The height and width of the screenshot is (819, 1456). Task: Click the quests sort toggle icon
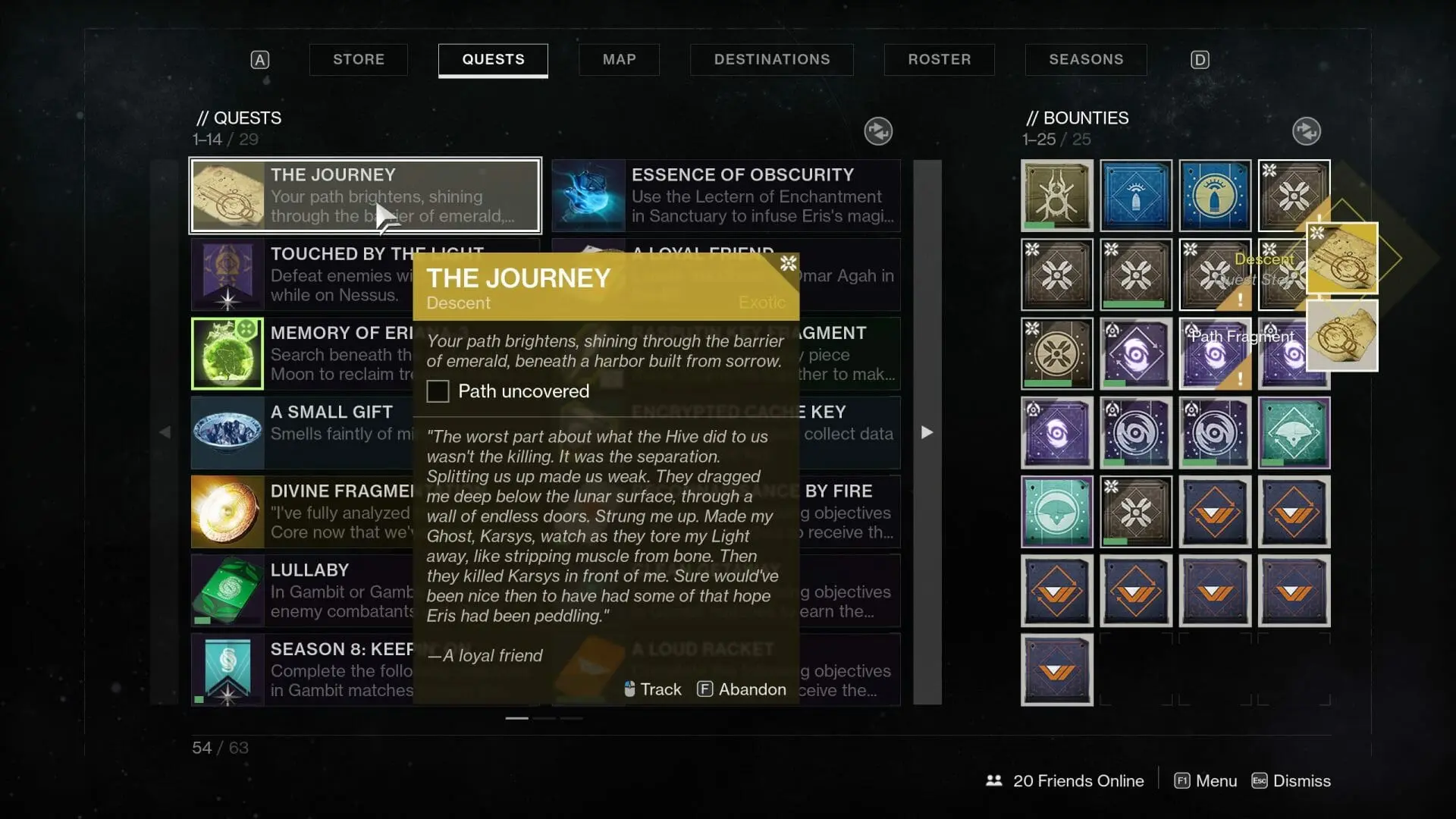coord(878,131)
